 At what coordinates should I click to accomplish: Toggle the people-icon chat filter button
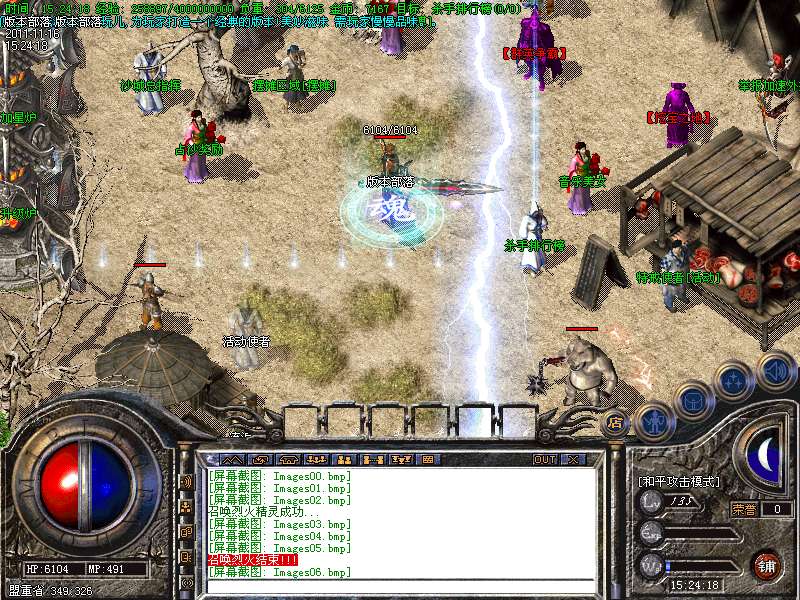click(x=187, y=506)
